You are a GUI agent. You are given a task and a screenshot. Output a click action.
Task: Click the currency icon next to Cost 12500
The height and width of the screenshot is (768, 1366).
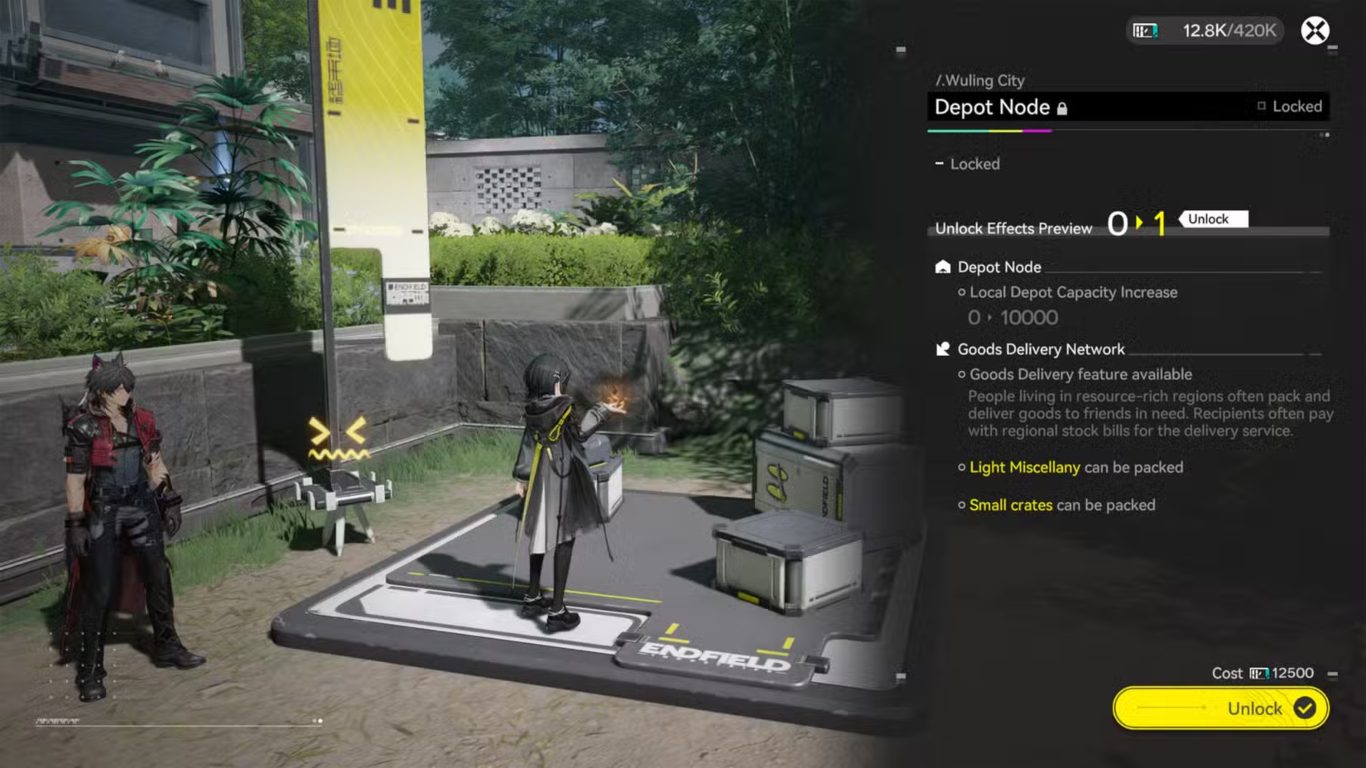[1259, 672]
